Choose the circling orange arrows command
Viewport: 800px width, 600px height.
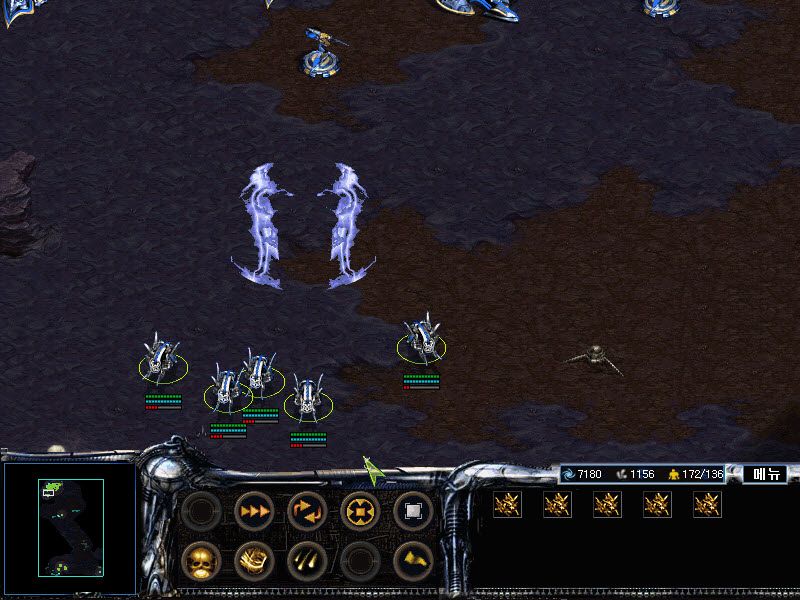(307, 510)
